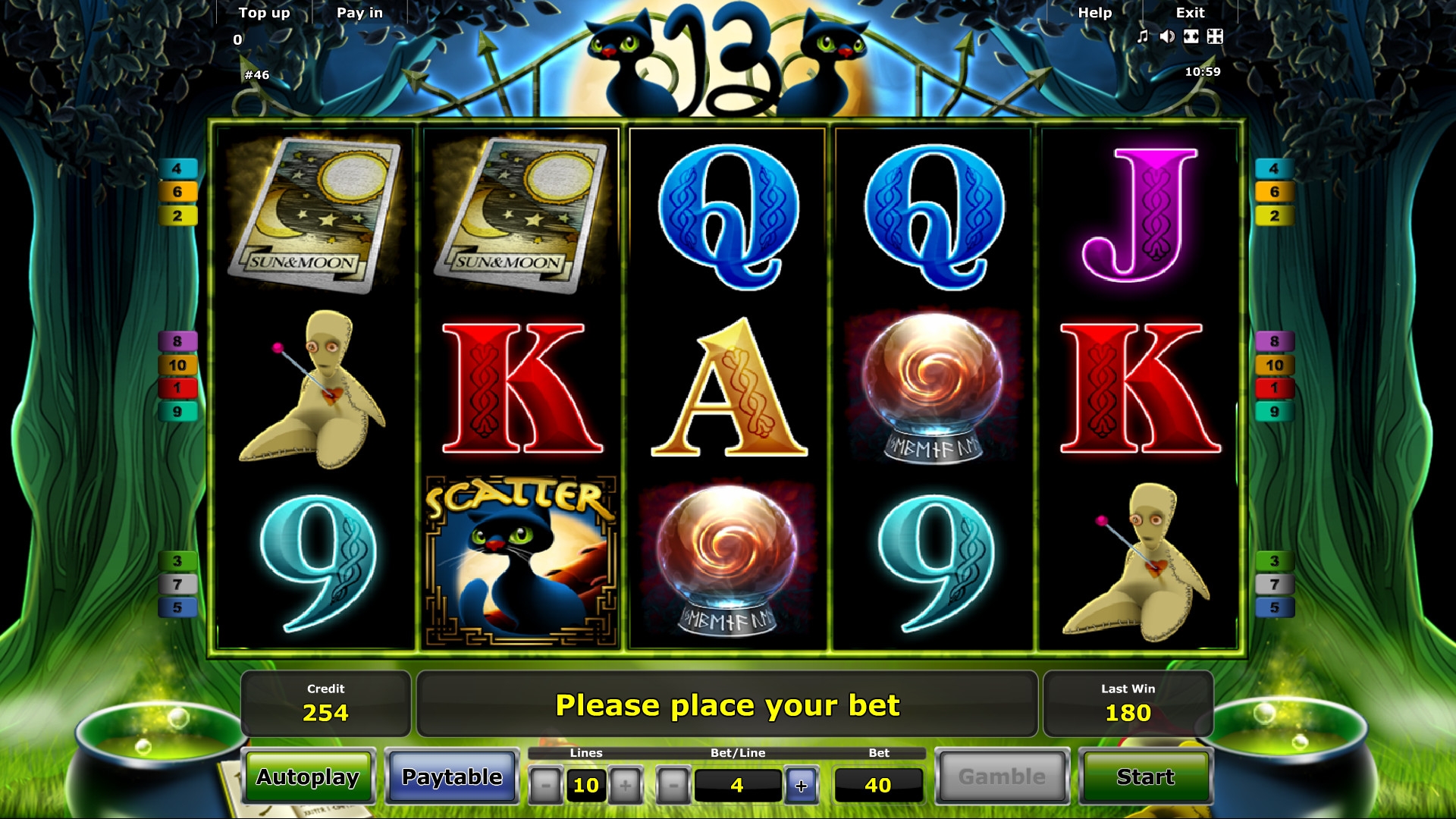The width and height of the screenshot is (1456, 819).
Task: Open the Top up option
Action: click(264, 13)
